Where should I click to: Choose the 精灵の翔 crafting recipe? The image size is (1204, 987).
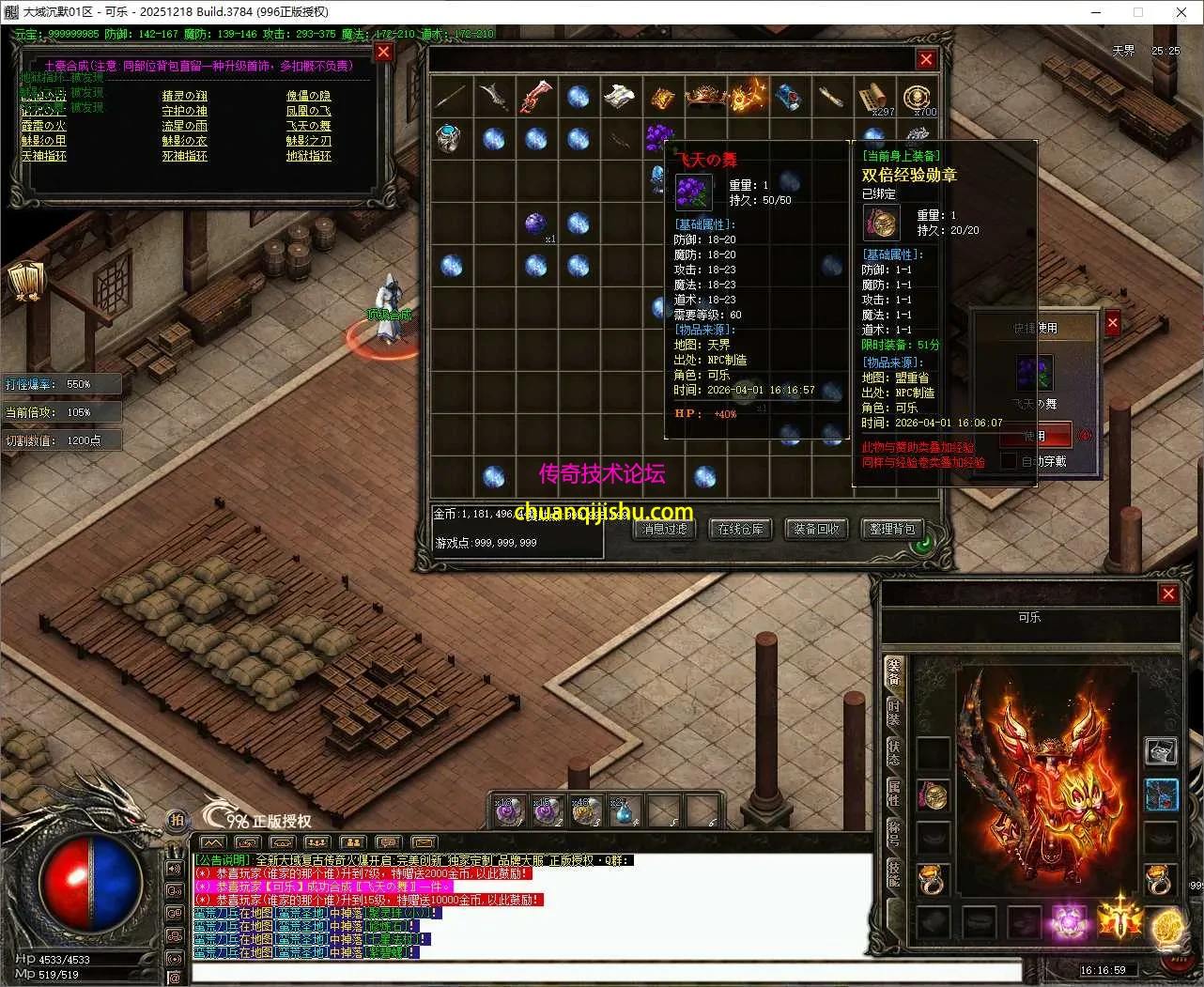184,96
